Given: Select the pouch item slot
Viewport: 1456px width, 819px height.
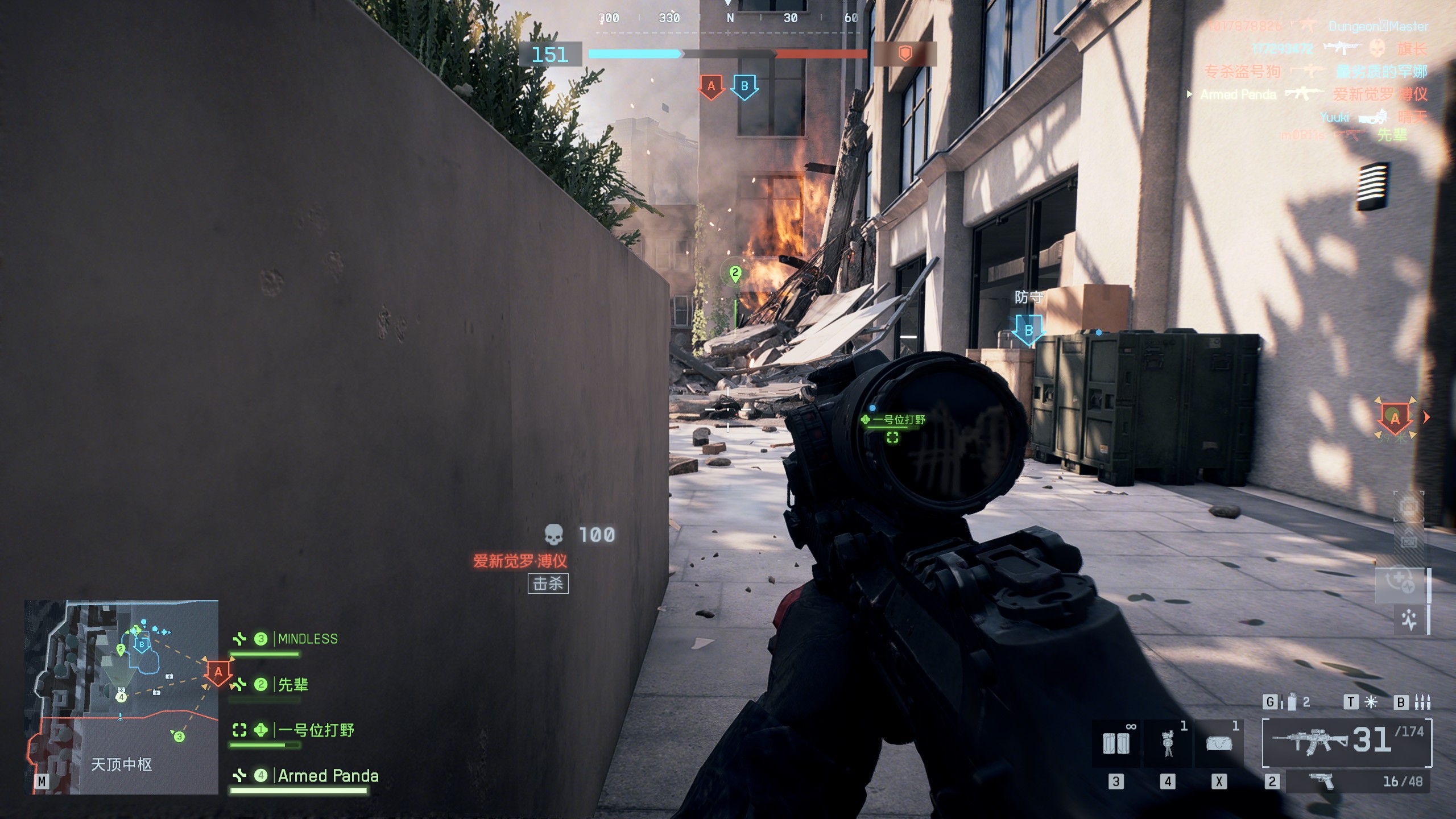Looking at the screenshot, I should pos(1219,743).
